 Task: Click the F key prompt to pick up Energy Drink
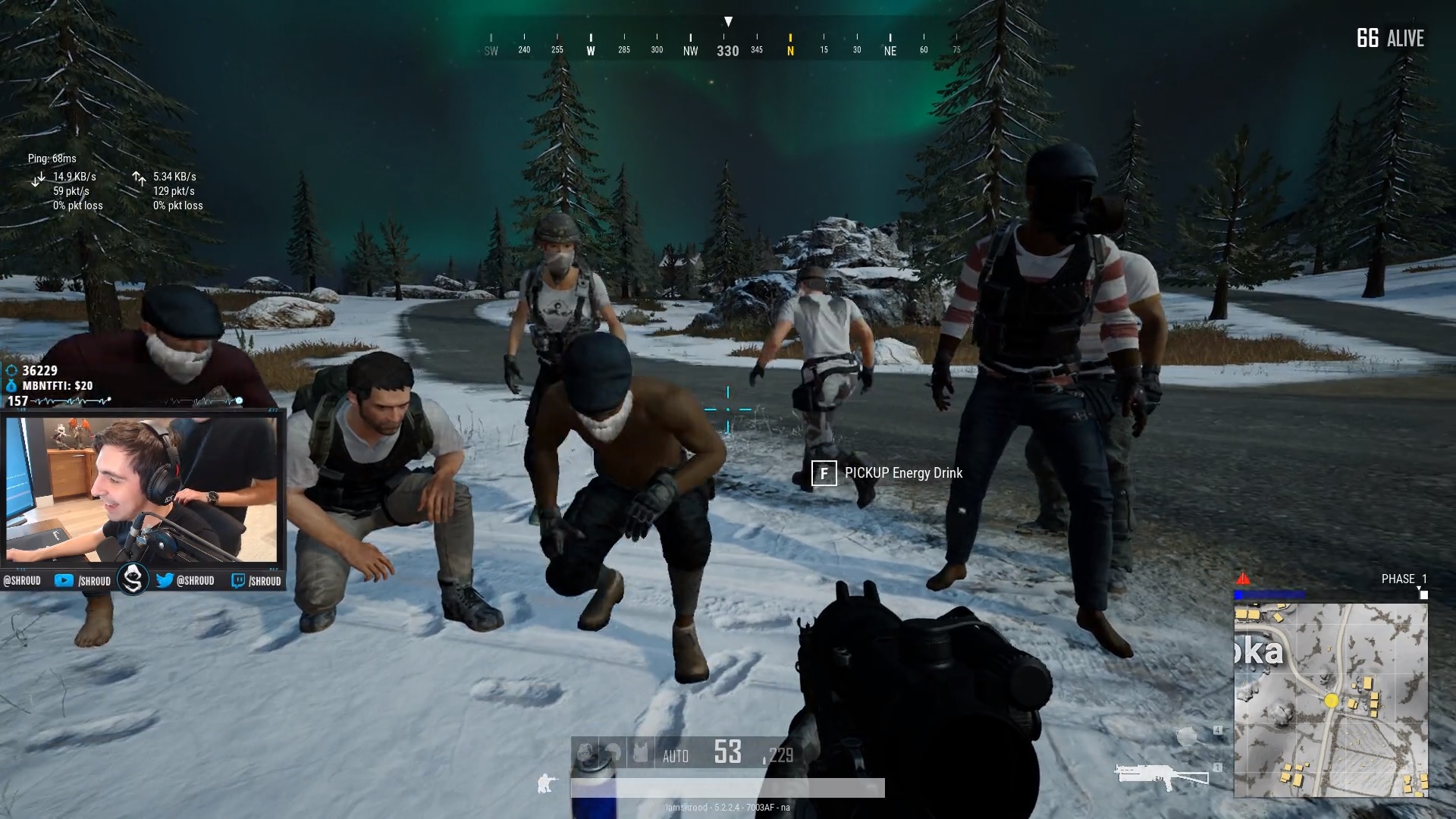point(824,473)
